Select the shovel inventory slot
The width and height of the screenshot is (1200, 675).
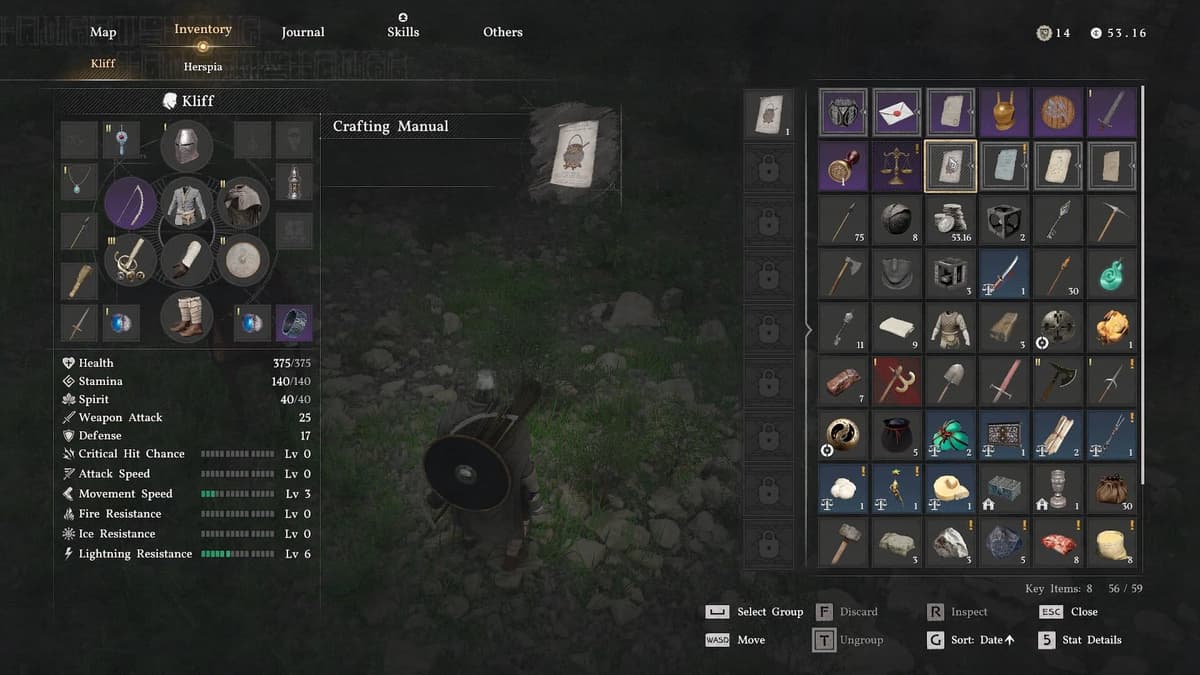click(x=951, y=381)
